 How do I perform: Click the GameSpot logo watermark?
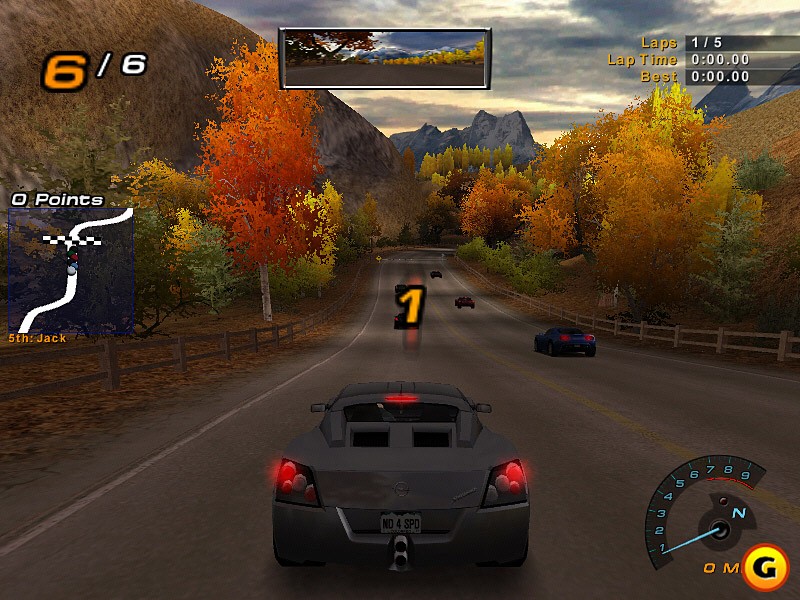click(x=766, y=566)
